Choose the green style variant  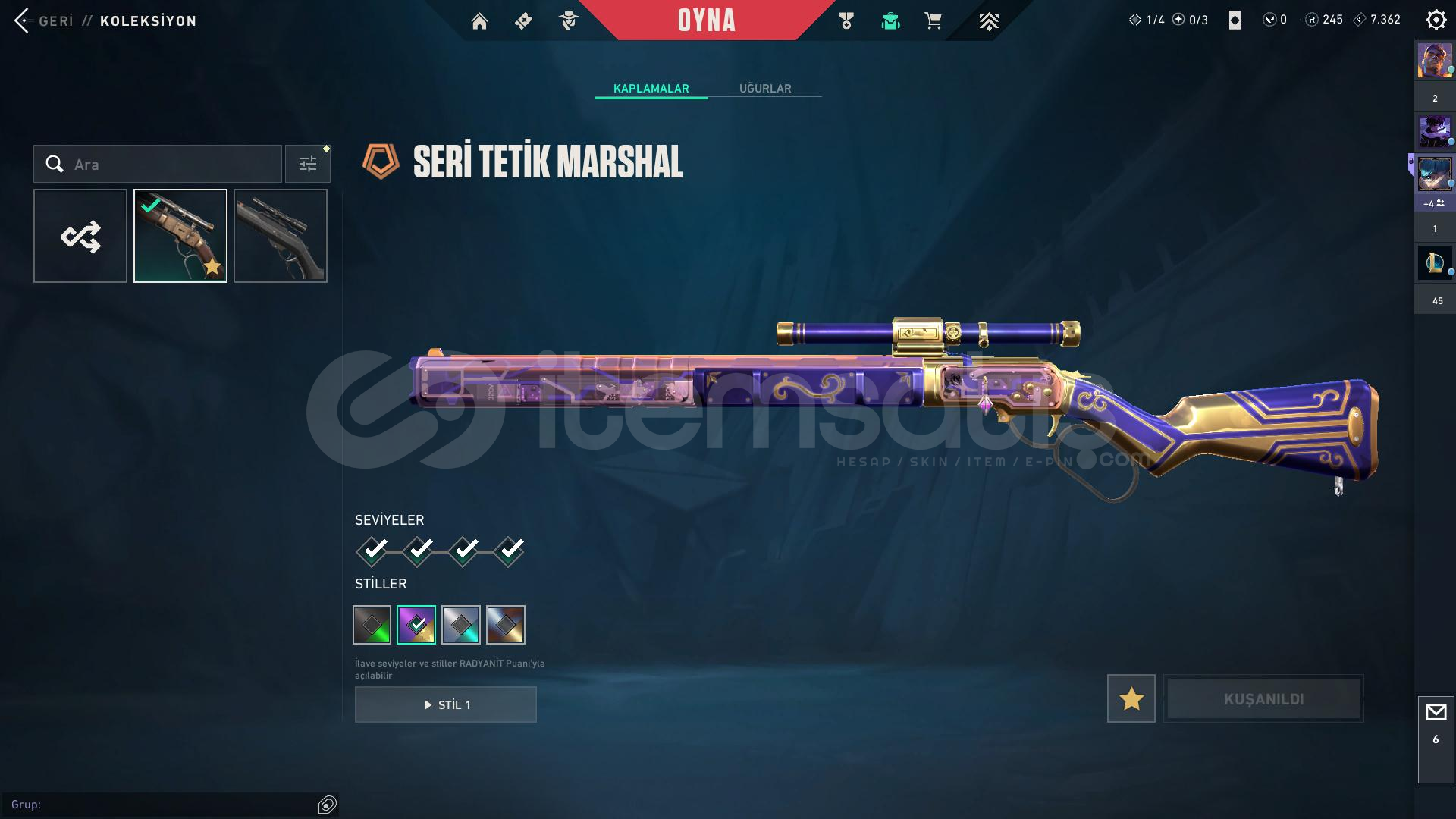coord(372,625)
